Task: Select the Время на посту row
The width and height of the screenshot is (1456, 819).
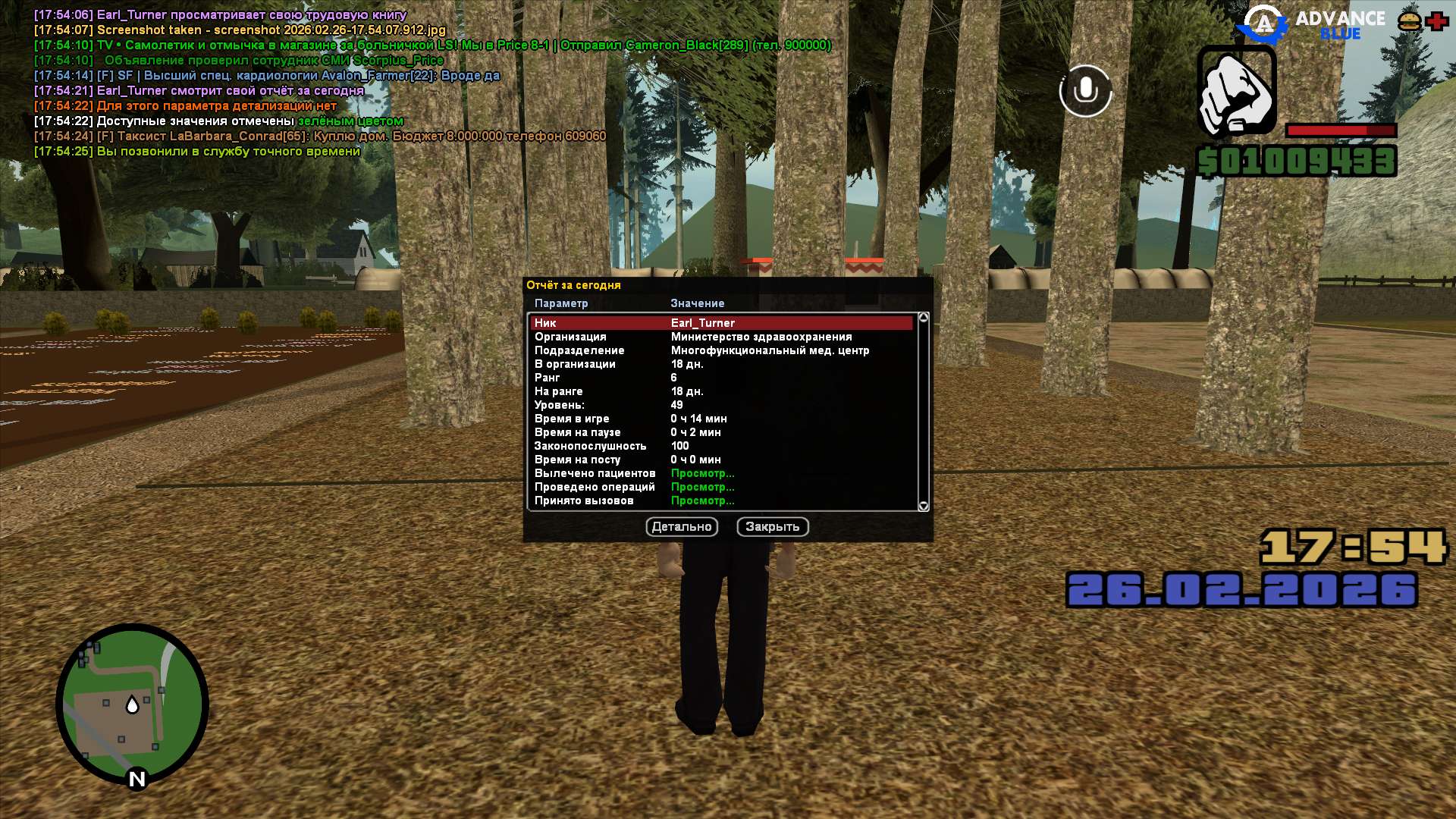Action: point(720,460)
